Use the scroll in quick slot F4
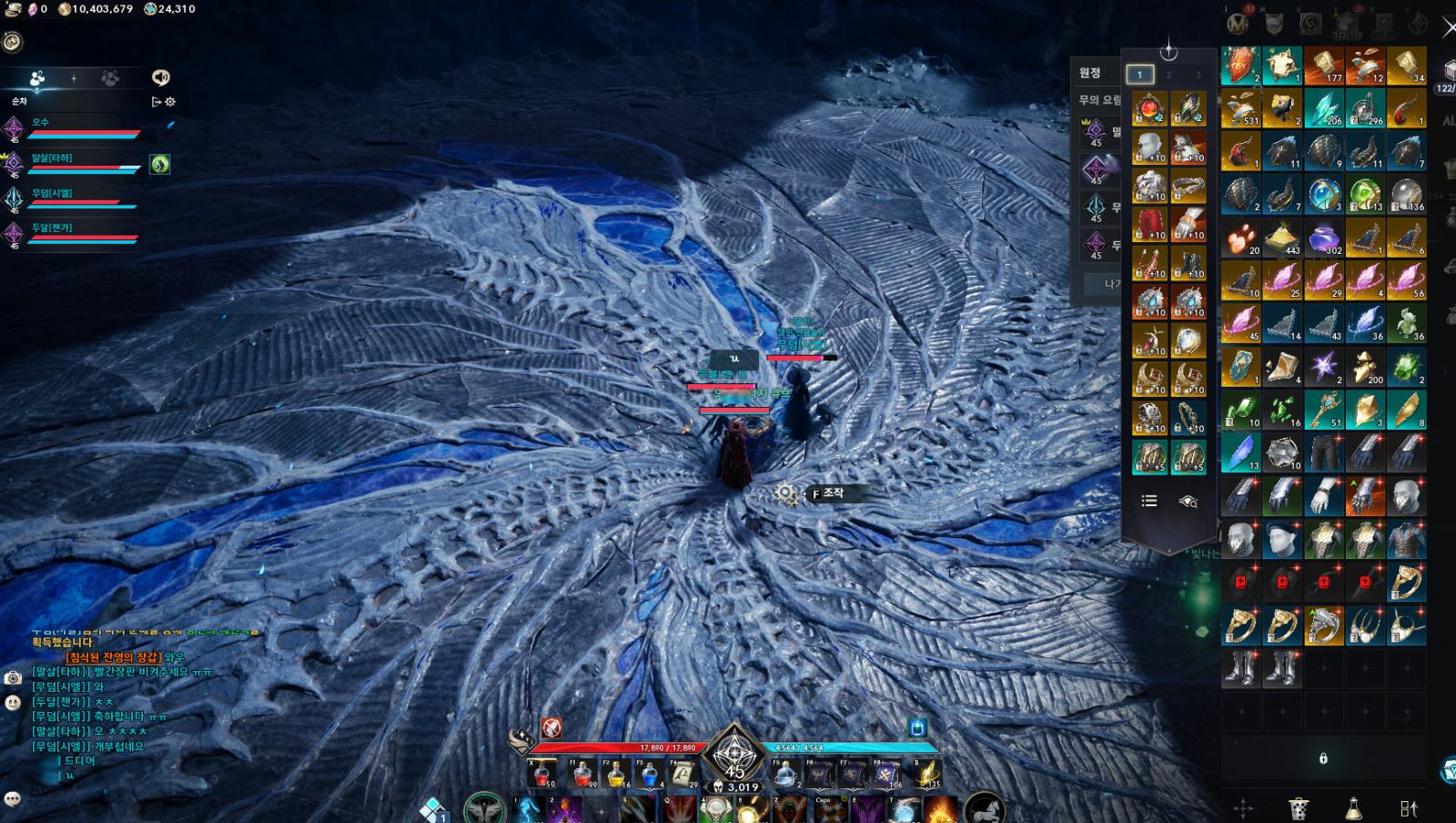This screenshot has width=1456, height=823. pyautogui.click(x=683, y=775)
